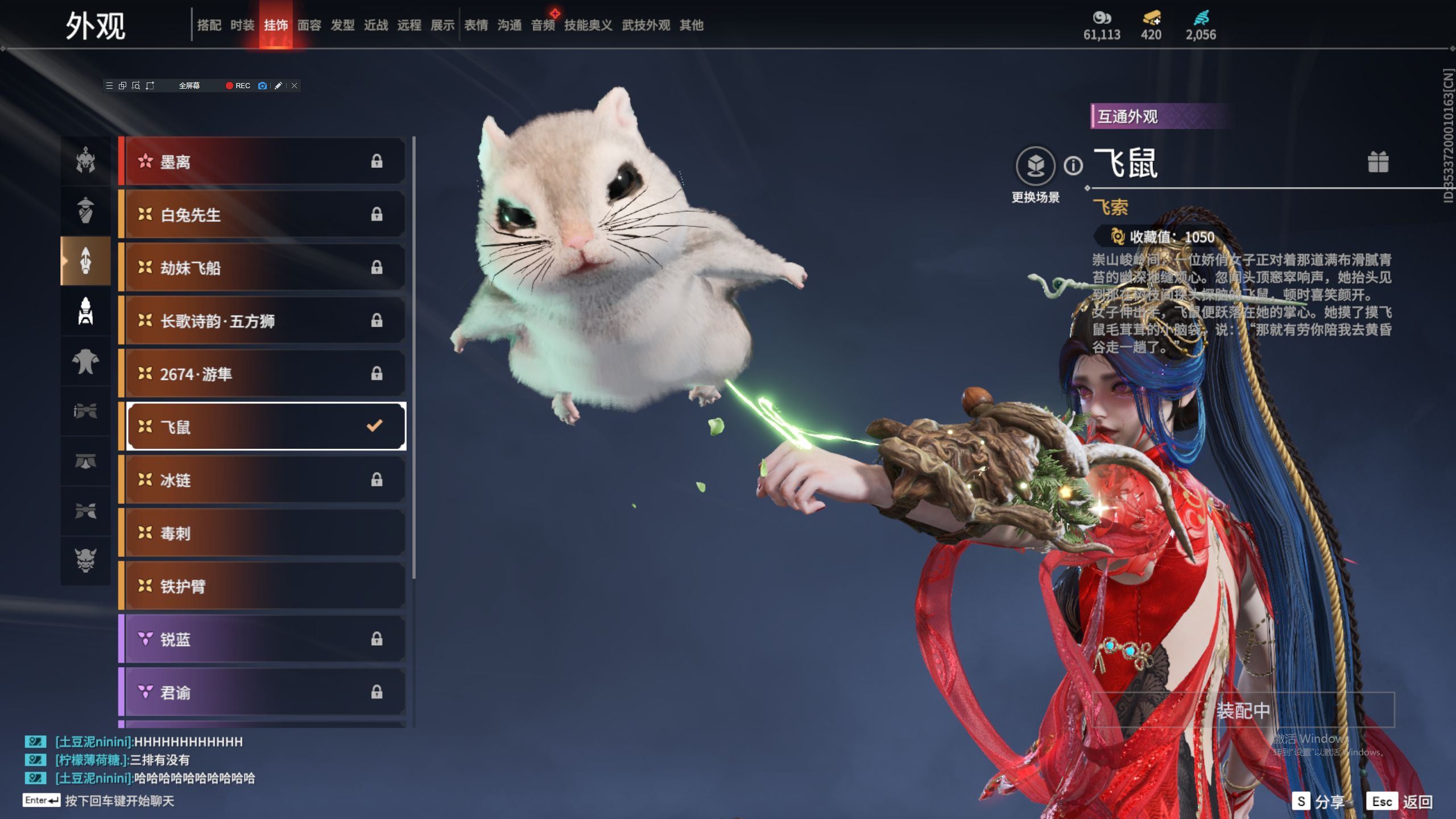This screenshot has width=1456, height=819.
Task: Click the info icon beside 飞鼠
Action: 1073,166
